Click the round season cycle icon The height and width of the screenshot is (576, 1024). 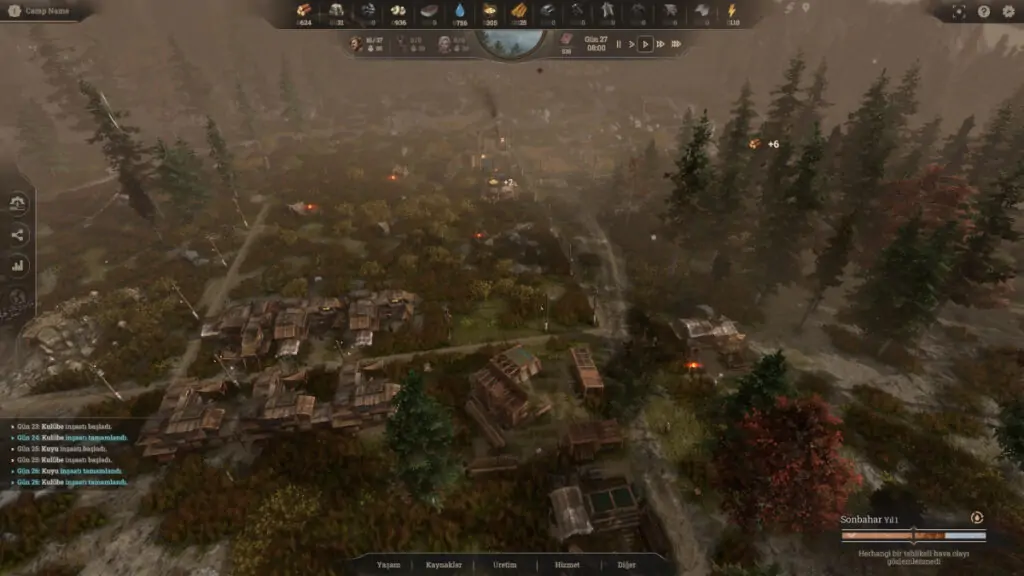click(x=976, y=518)
